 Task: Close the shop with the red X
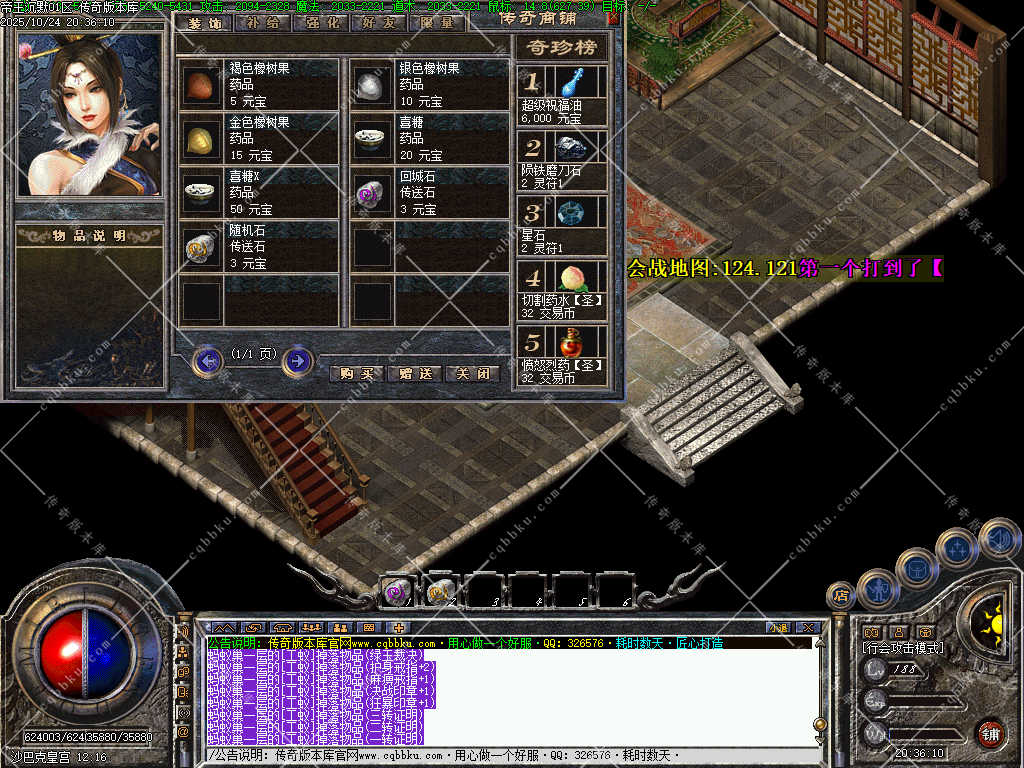613,18
